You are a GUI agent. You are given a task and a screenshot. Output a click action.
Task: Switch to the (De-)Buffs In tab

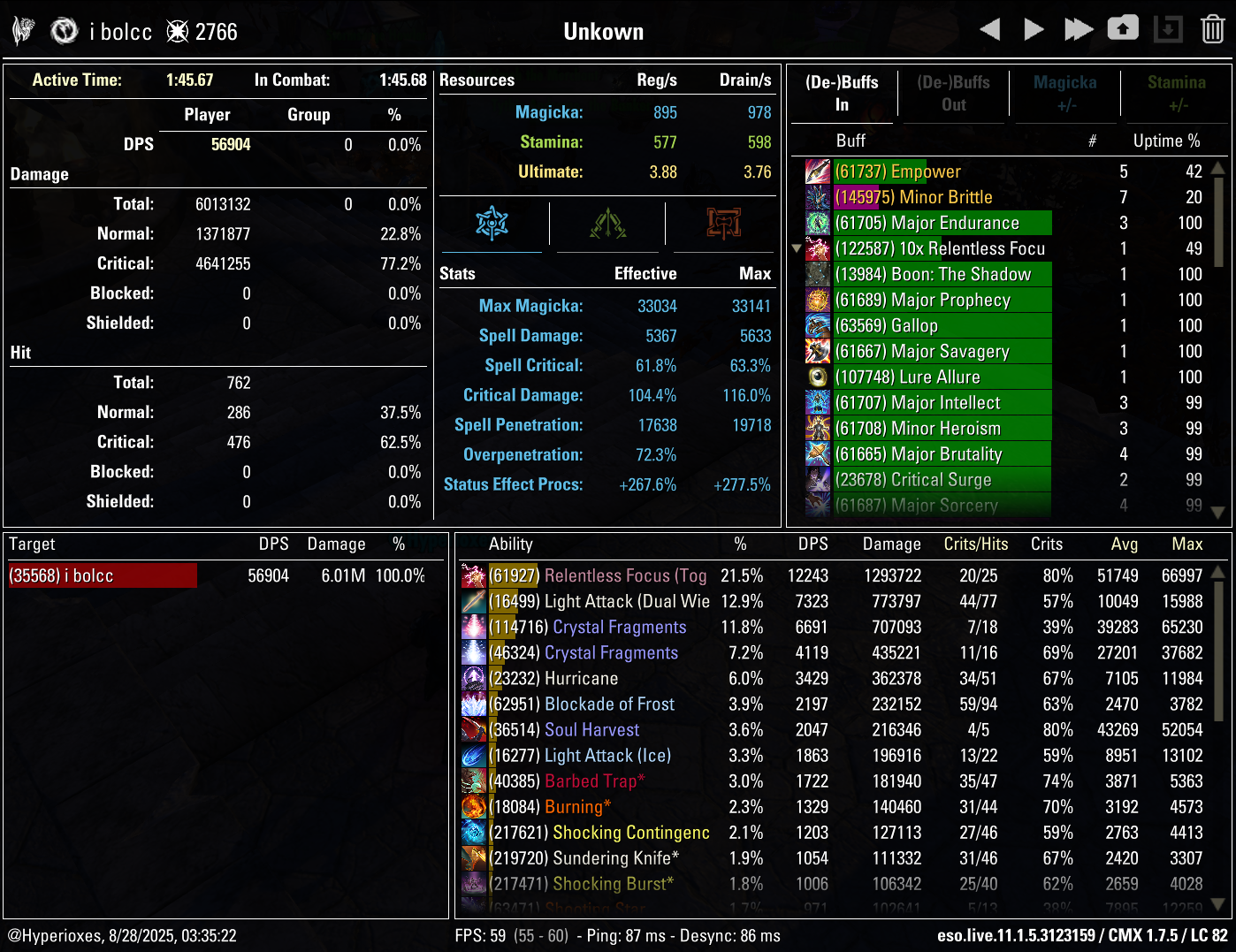[841, 93]
